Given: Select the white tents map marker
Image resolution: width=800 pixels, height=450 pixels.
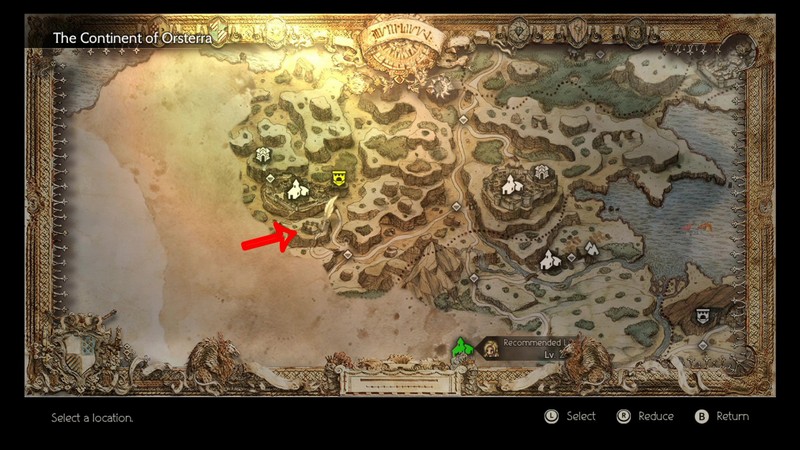Looking at the screenshot, I should tap(590, 248).
